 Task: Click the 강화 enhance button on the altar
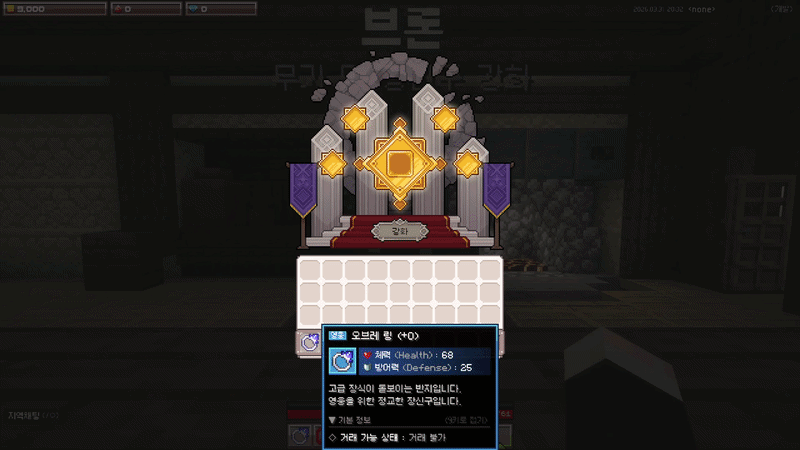click(x=399, y=231)
